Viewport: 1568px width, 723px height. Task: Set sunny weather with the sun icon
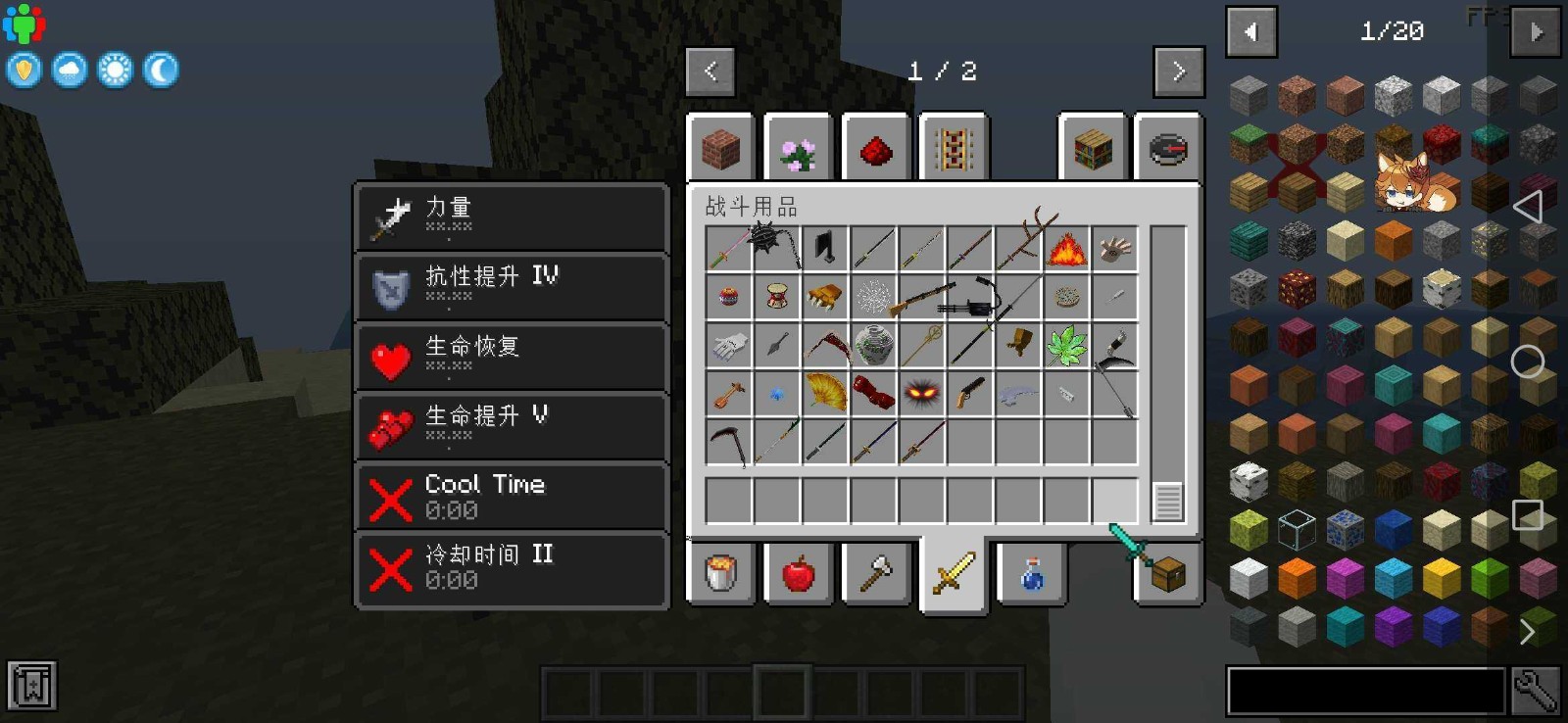(x=116, y=70)
